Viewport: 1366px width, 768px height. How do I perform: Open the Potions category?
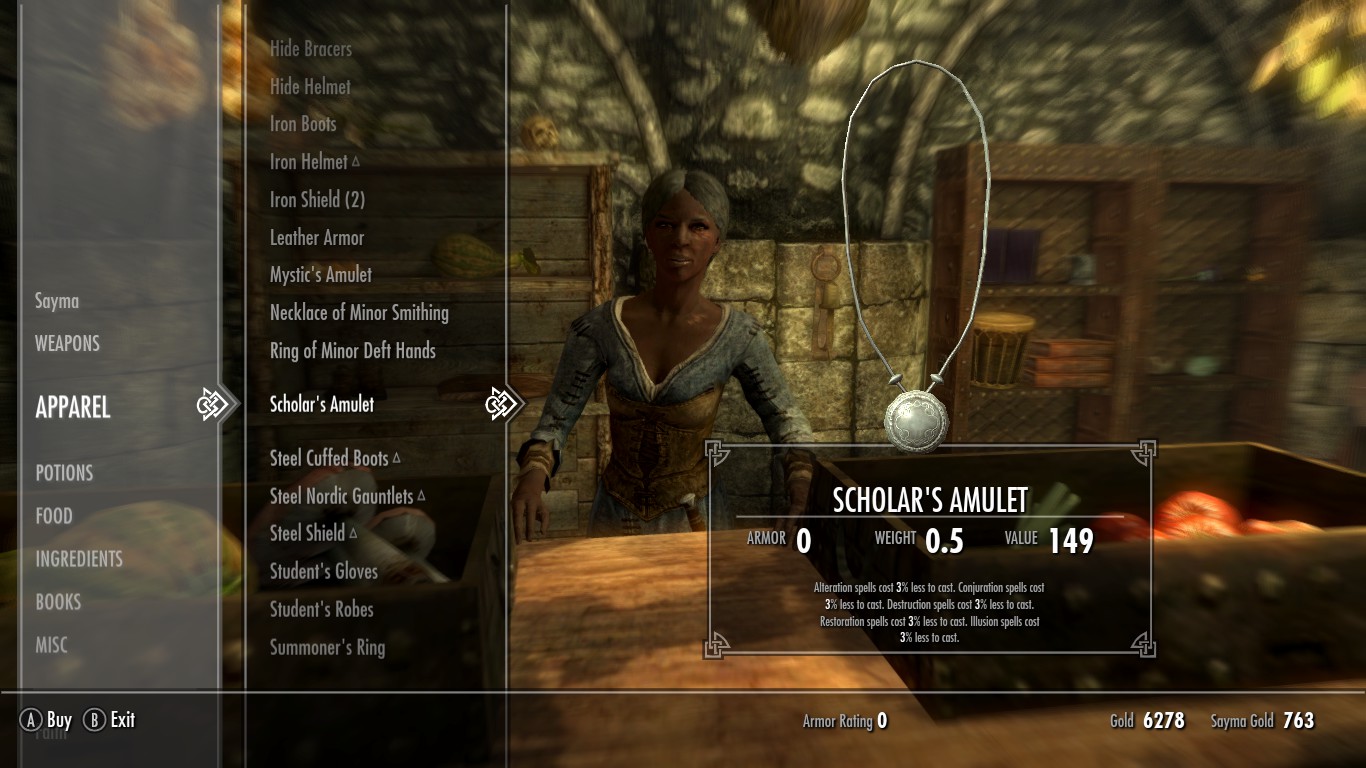[x=64, y=473]
